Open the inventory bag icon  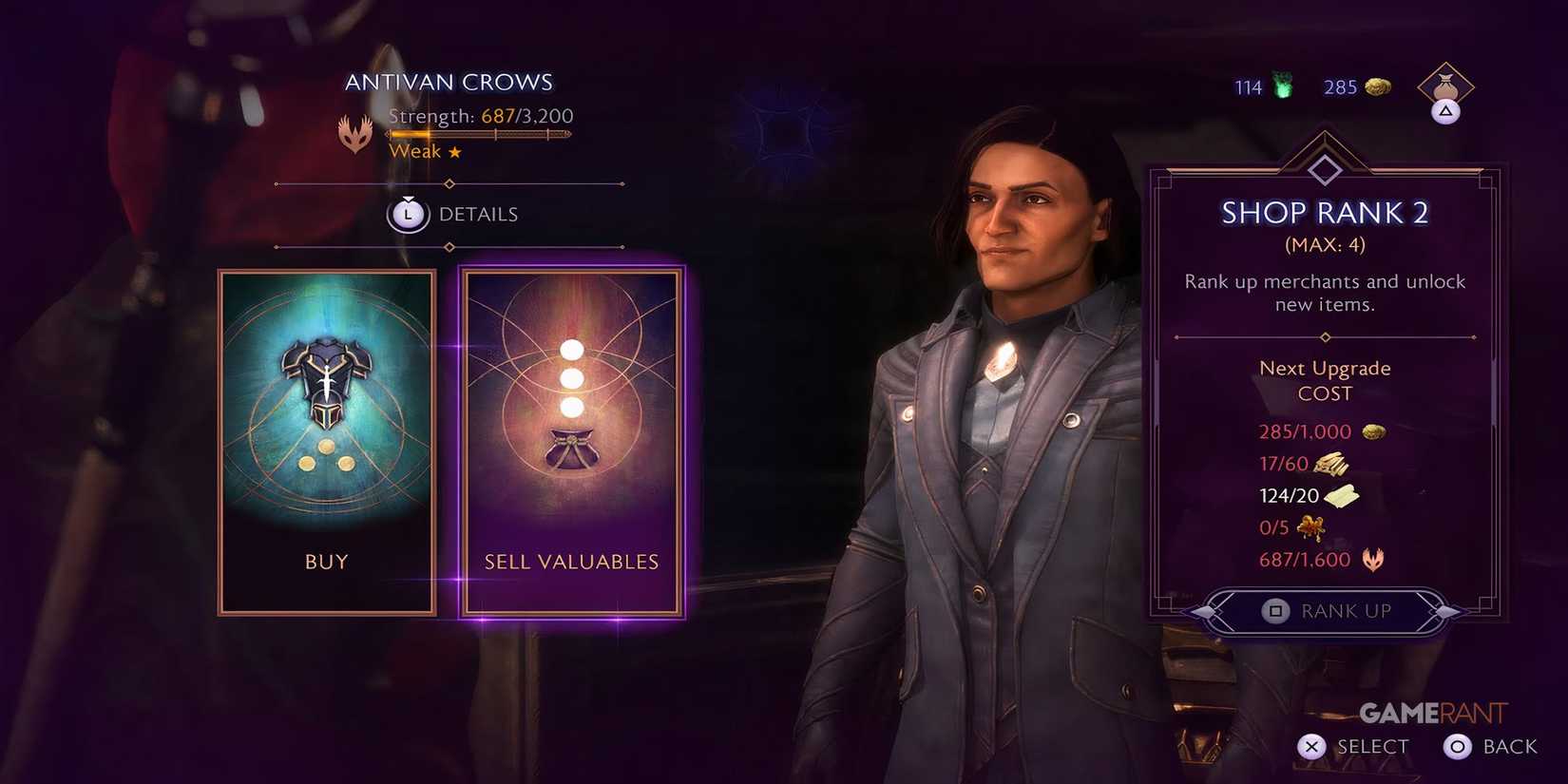coord(1445,86)
